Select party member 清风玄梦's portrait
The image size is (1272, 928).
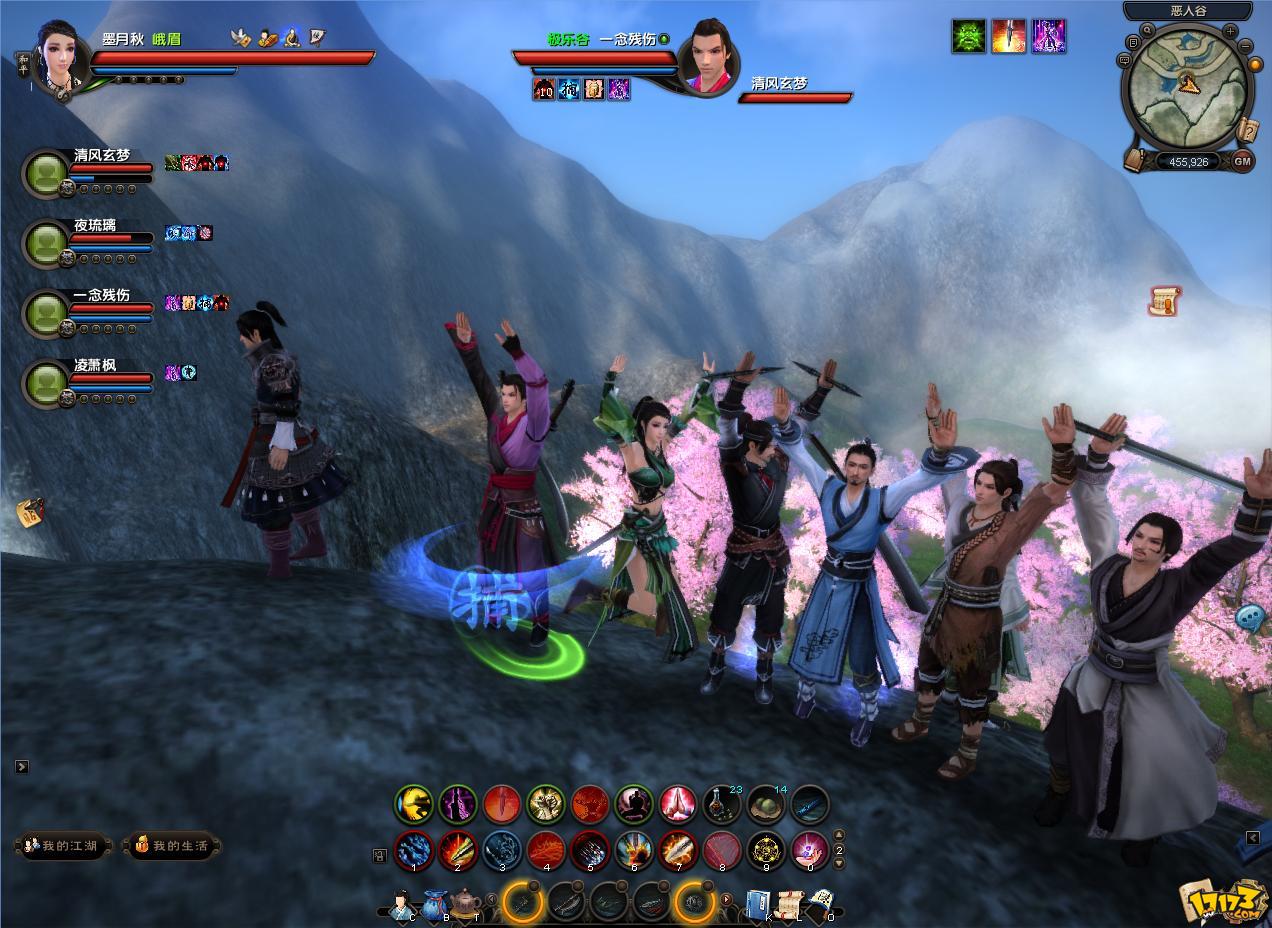(46, 173)
